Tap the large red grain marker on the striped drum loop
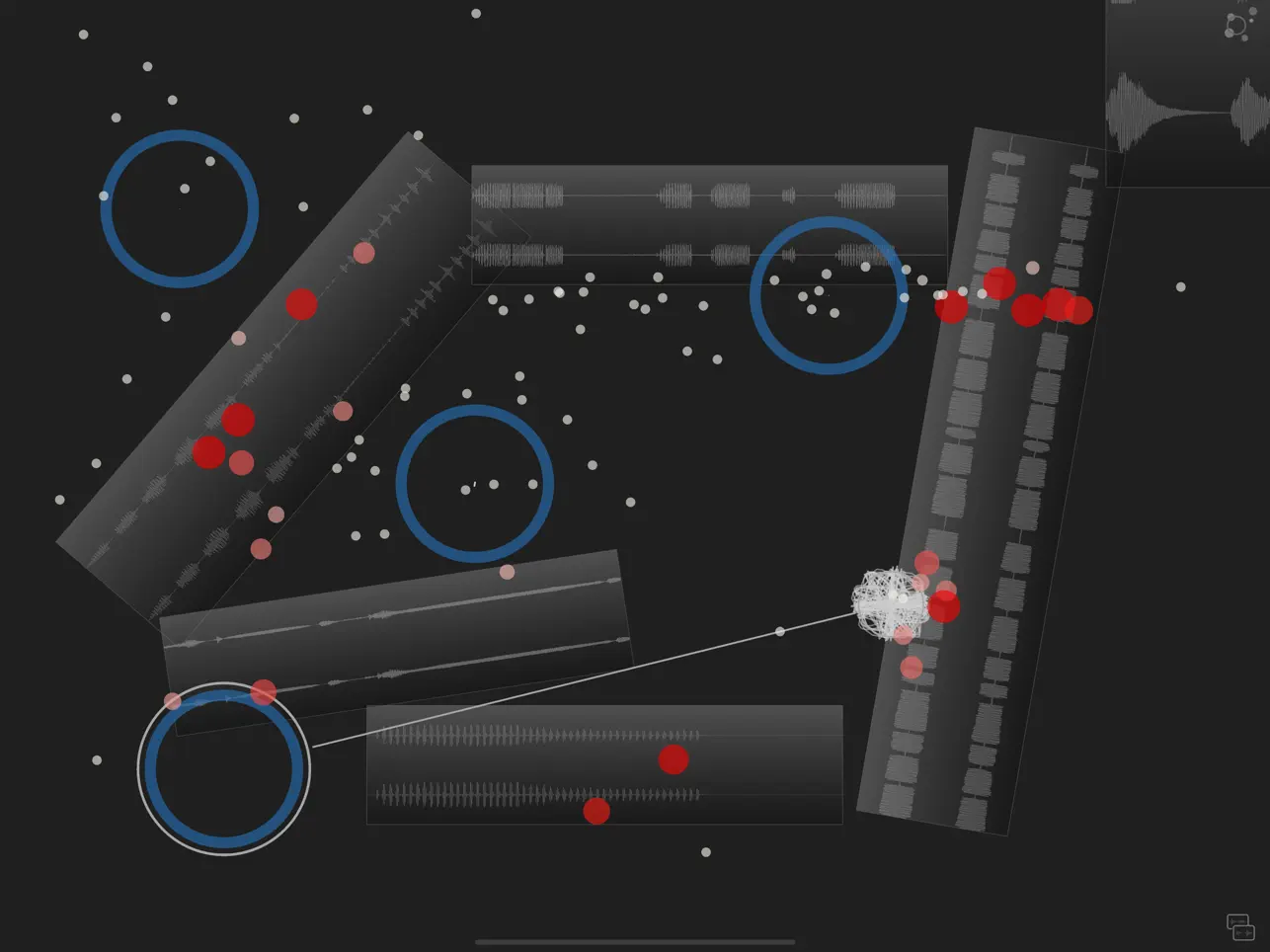 pyautogui.click(x=673, y=758)
